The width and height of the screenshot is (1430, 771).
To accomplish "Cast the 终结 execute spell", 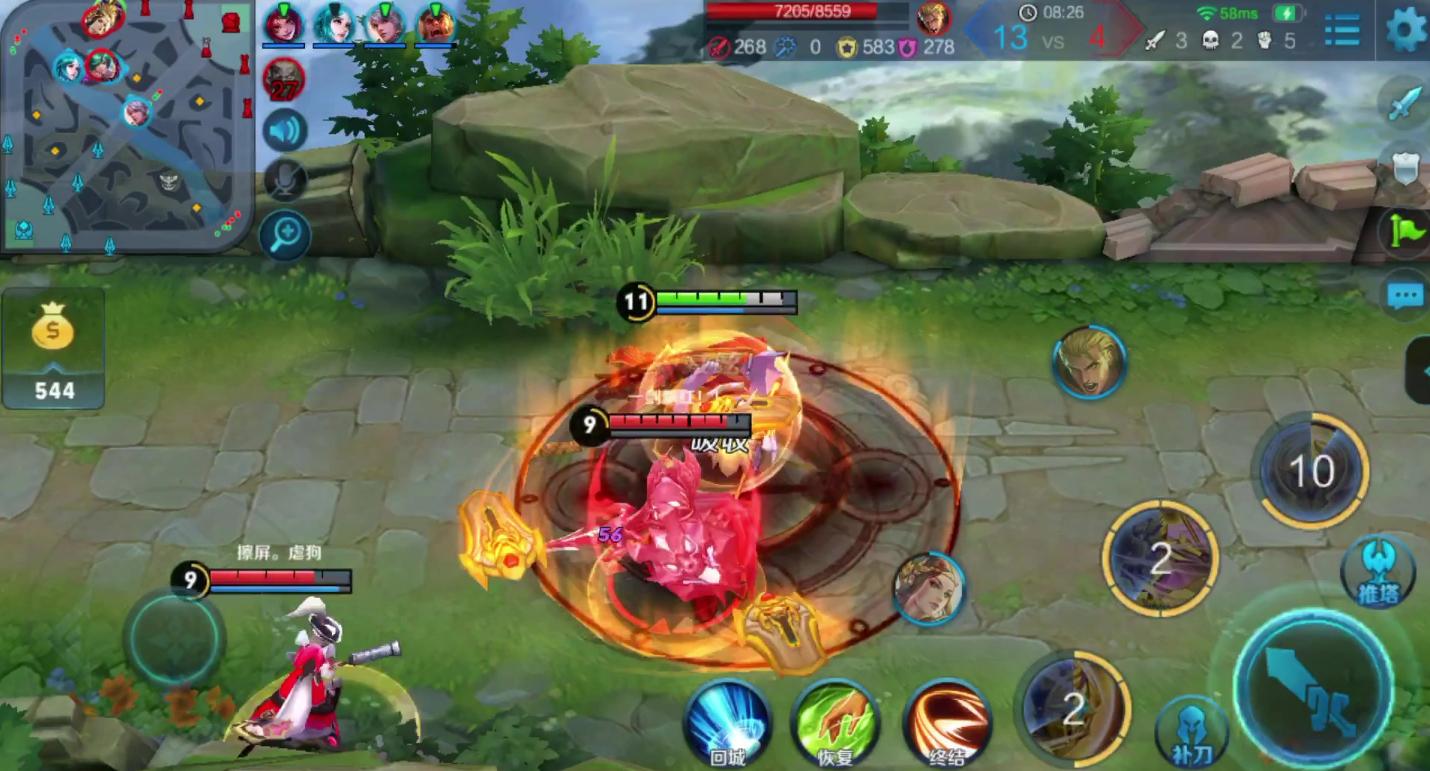I will click(946, 722).
